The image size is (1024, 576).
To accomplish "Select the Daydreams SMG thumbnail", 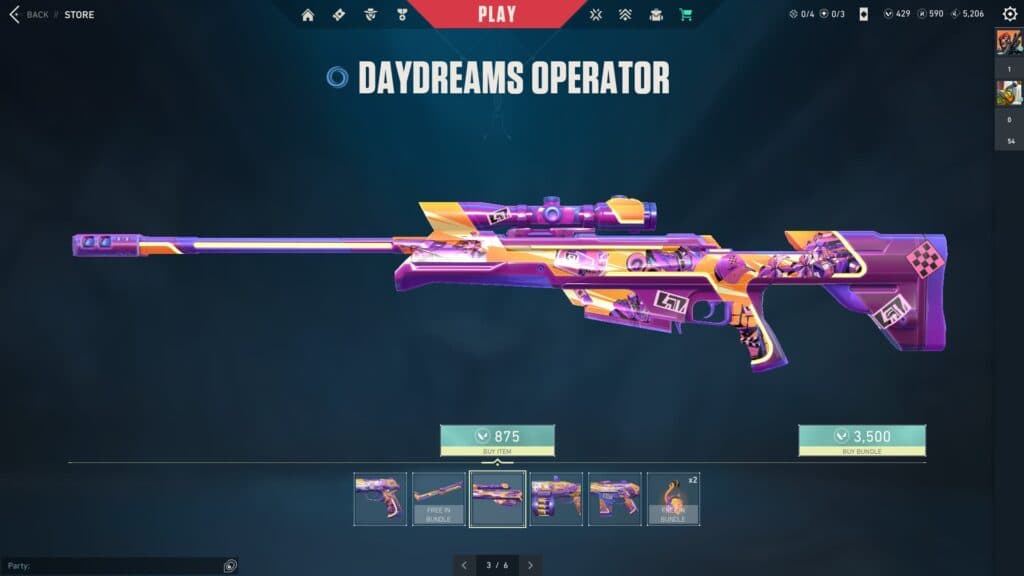I will pos(615,498).
